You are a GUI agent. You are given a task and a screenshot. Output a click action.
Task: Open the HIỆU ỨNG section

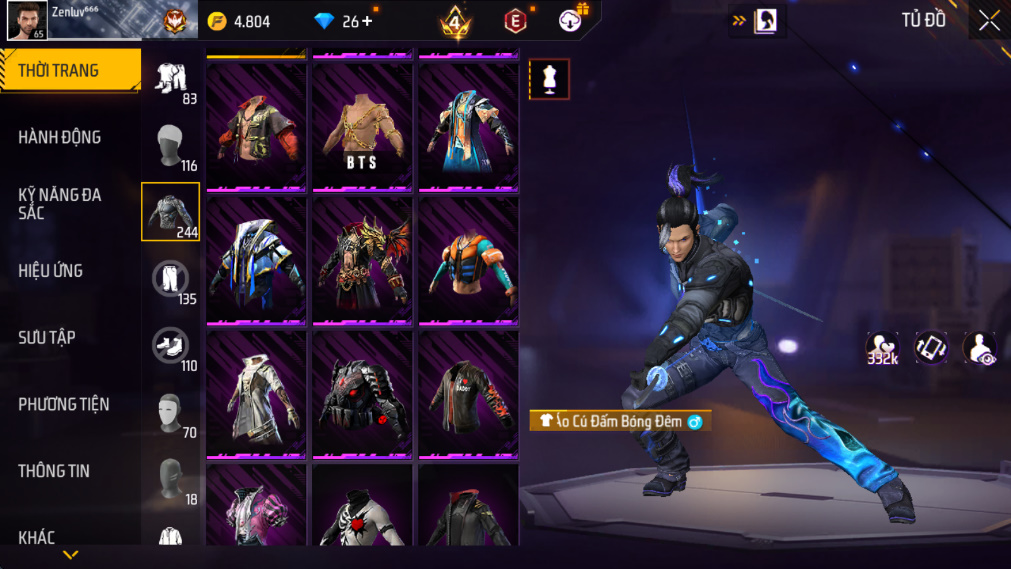(52, 271)
